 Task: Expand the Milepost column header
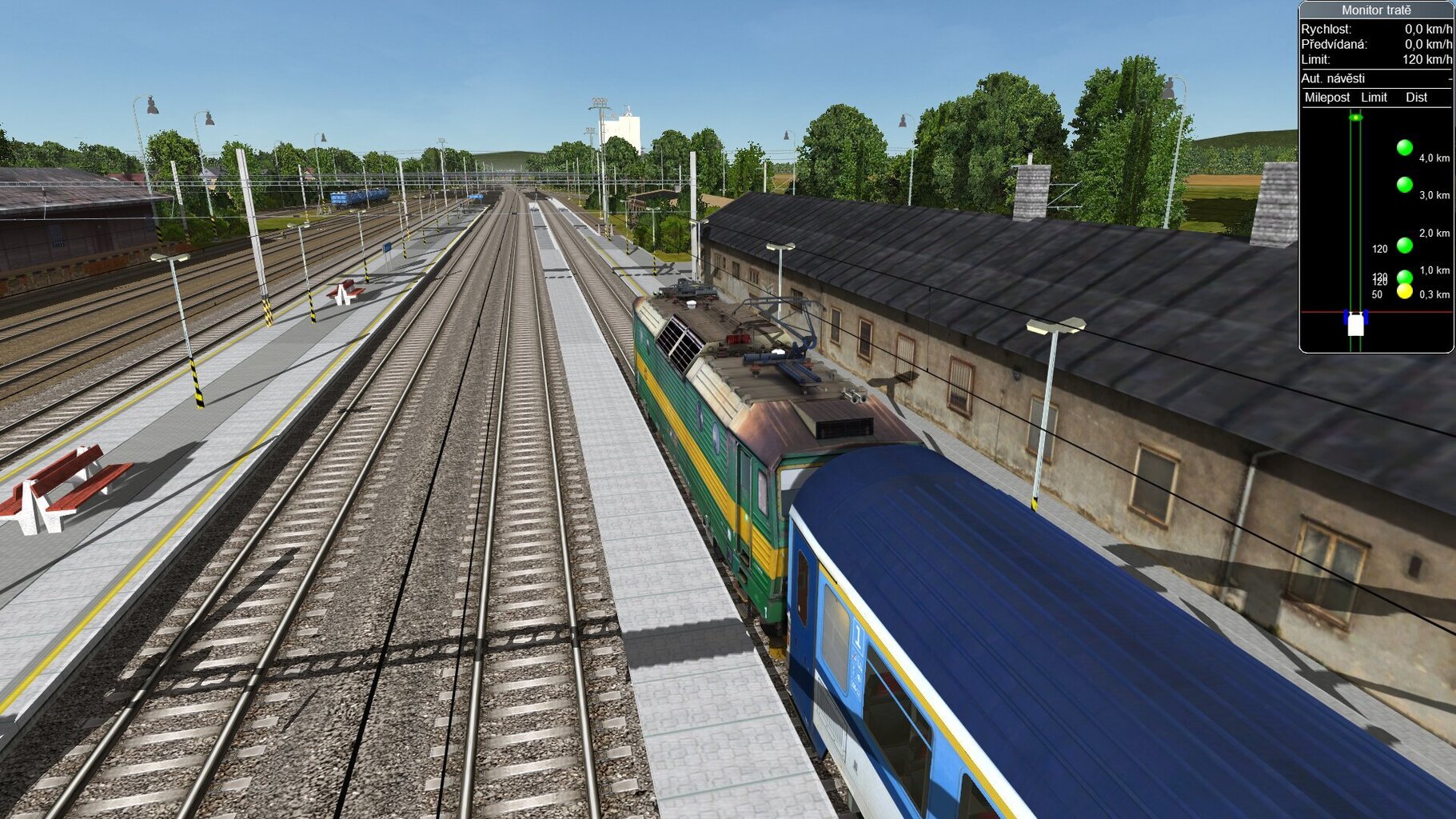coord(1326,97)
